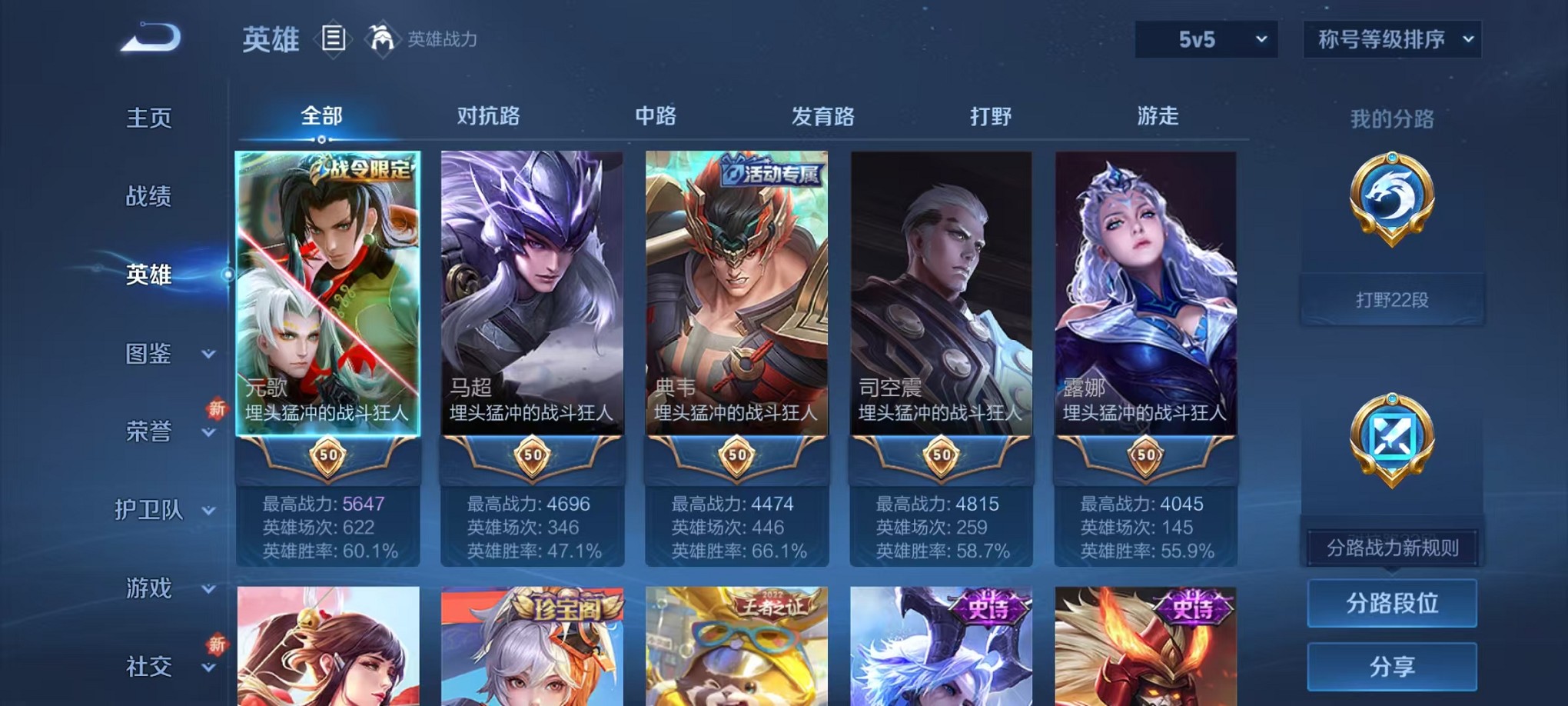Click the 活动专属 badge on 典韦 card
The height and width of the screenshot is (706, 1568).
click(x=771, y=172)
